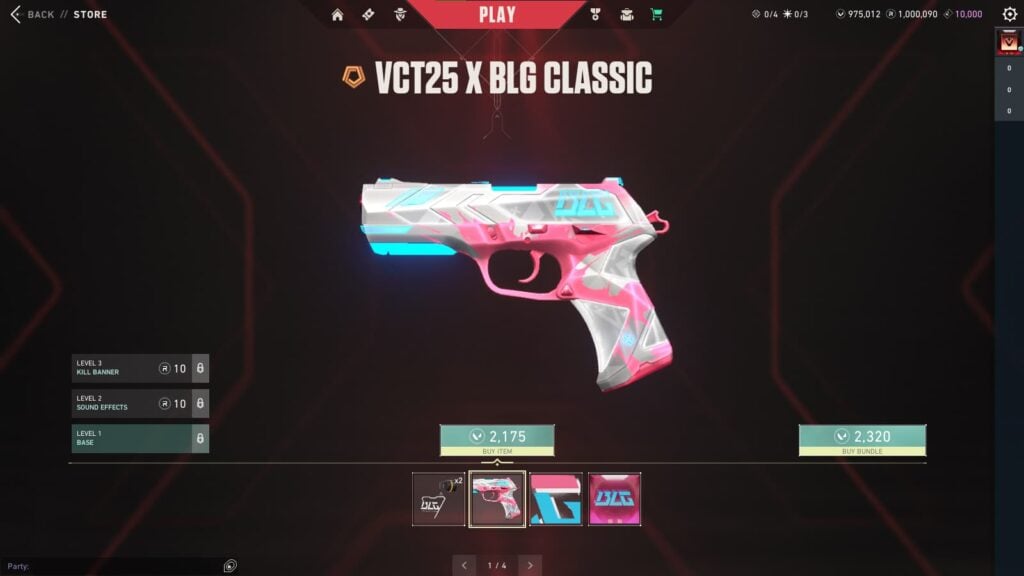Click the big PLAY button
This screenshot has width=1024, height=576.
coord(497,14)
